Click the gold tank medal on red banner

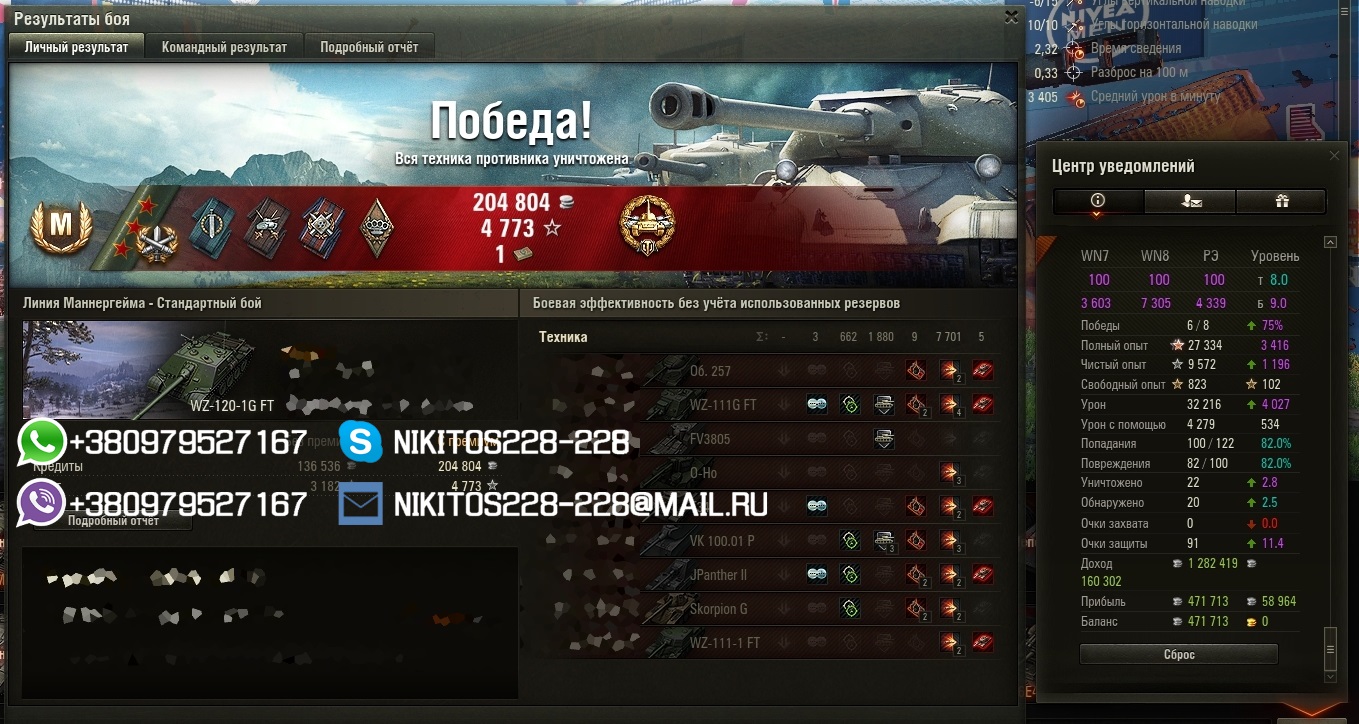647,222
